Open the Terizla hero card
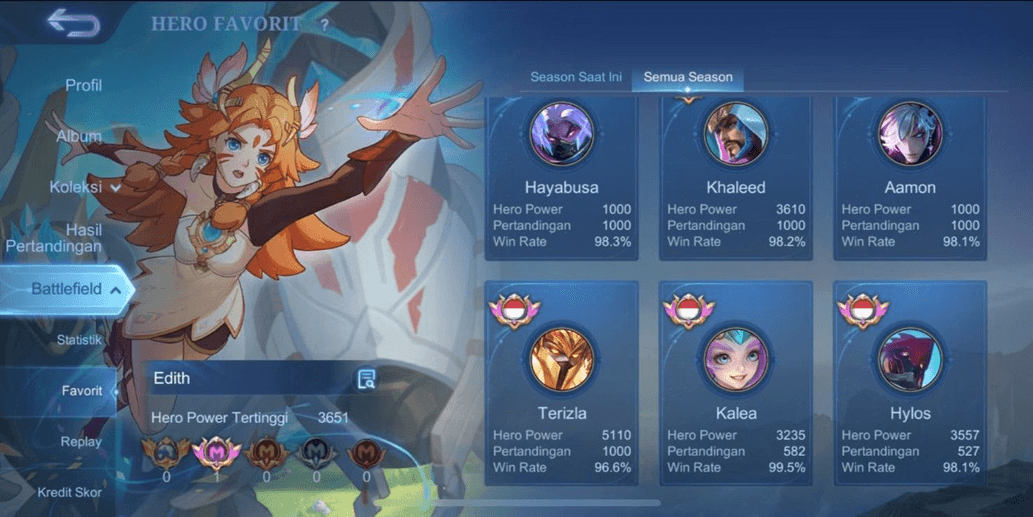The width and height of the screenshot is (1033, 517). pos(561,385)
